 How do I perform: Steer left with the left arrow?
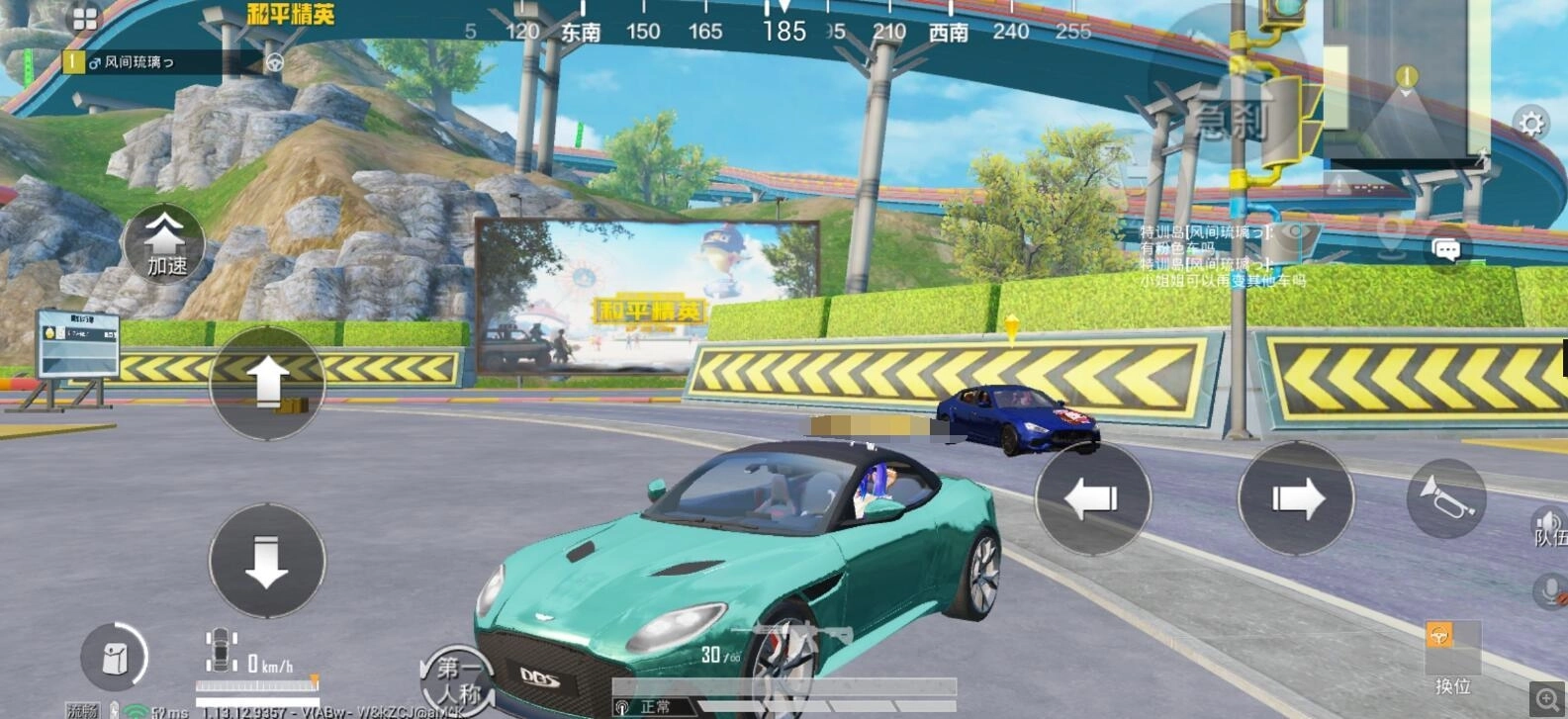pos(1092,497)
